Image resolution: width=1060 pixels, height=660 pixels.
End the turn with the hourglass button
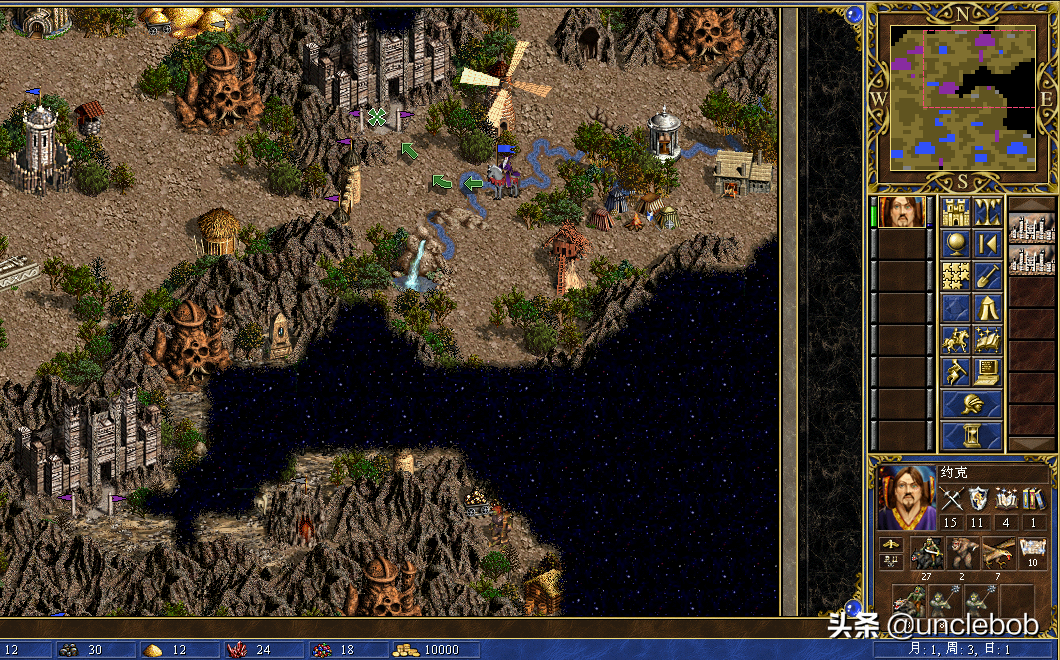coord(972,436)
